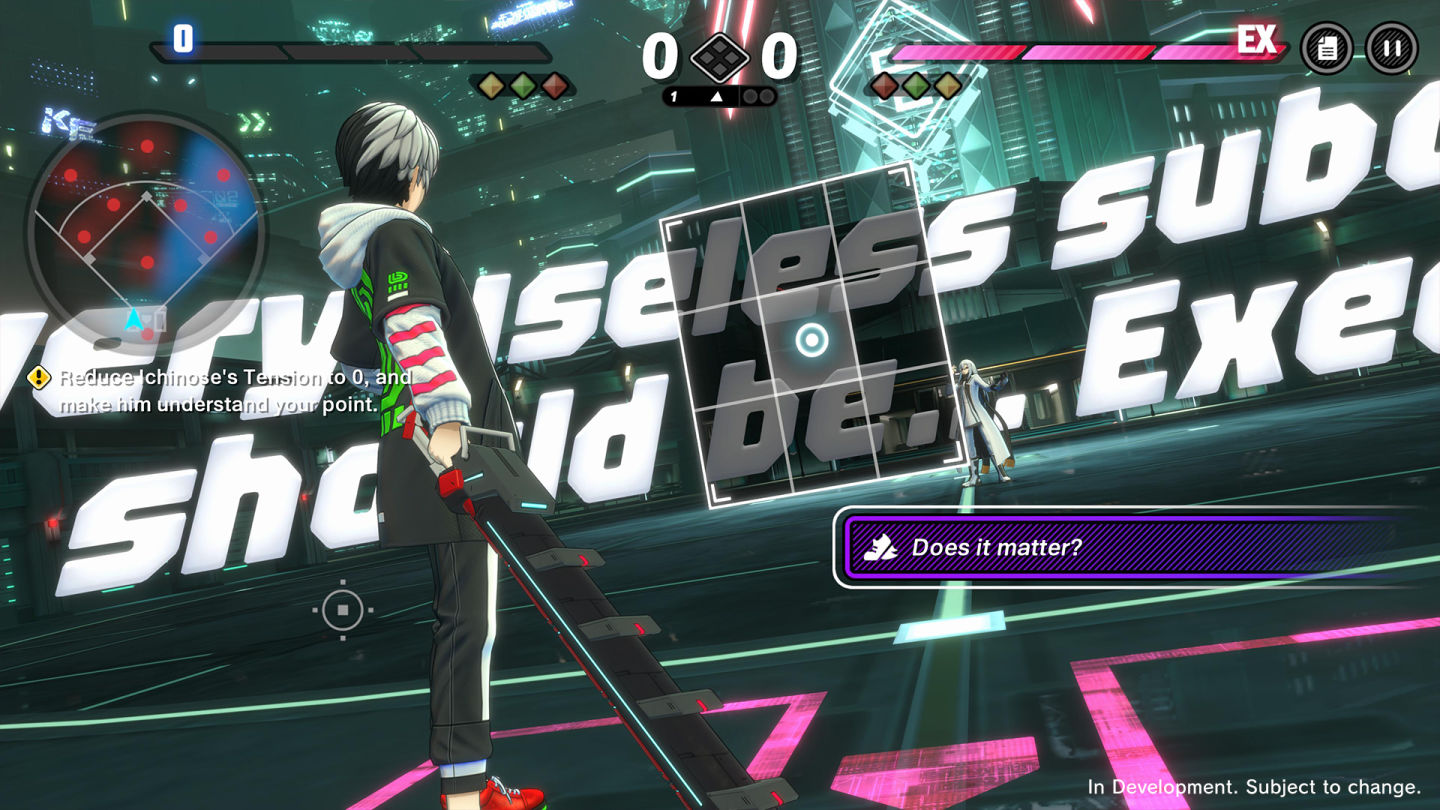Pause the game with the pause button

pos(1391,48)
